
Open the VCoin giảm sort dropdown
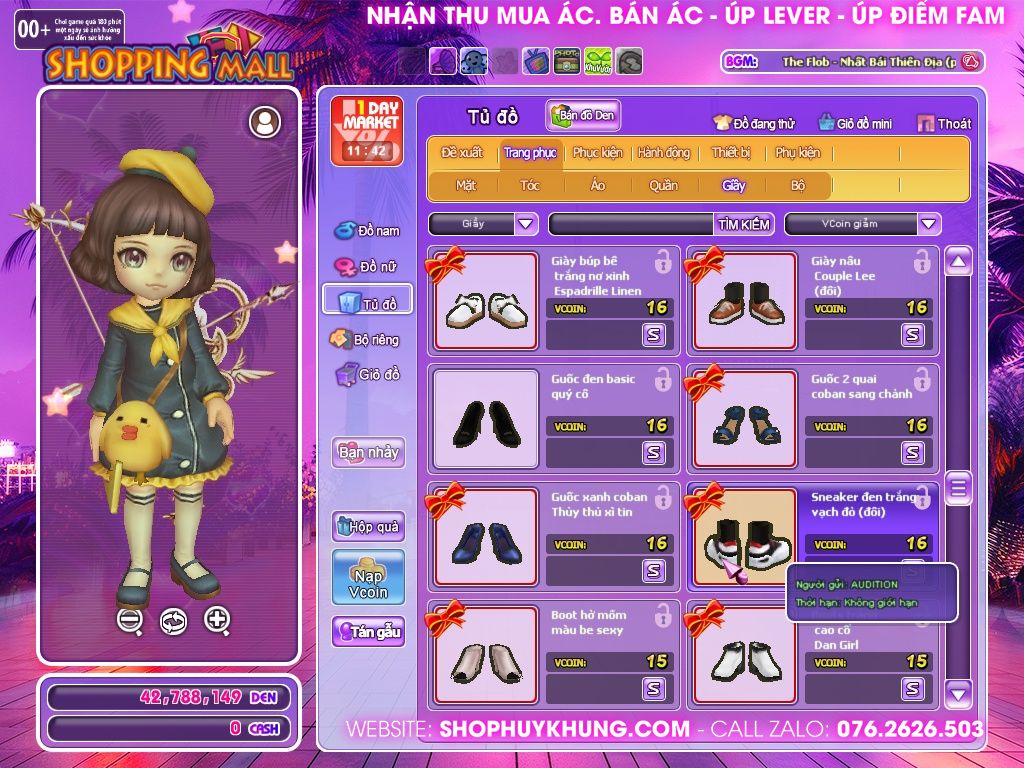pyautogui.click(x=929, y=224)
